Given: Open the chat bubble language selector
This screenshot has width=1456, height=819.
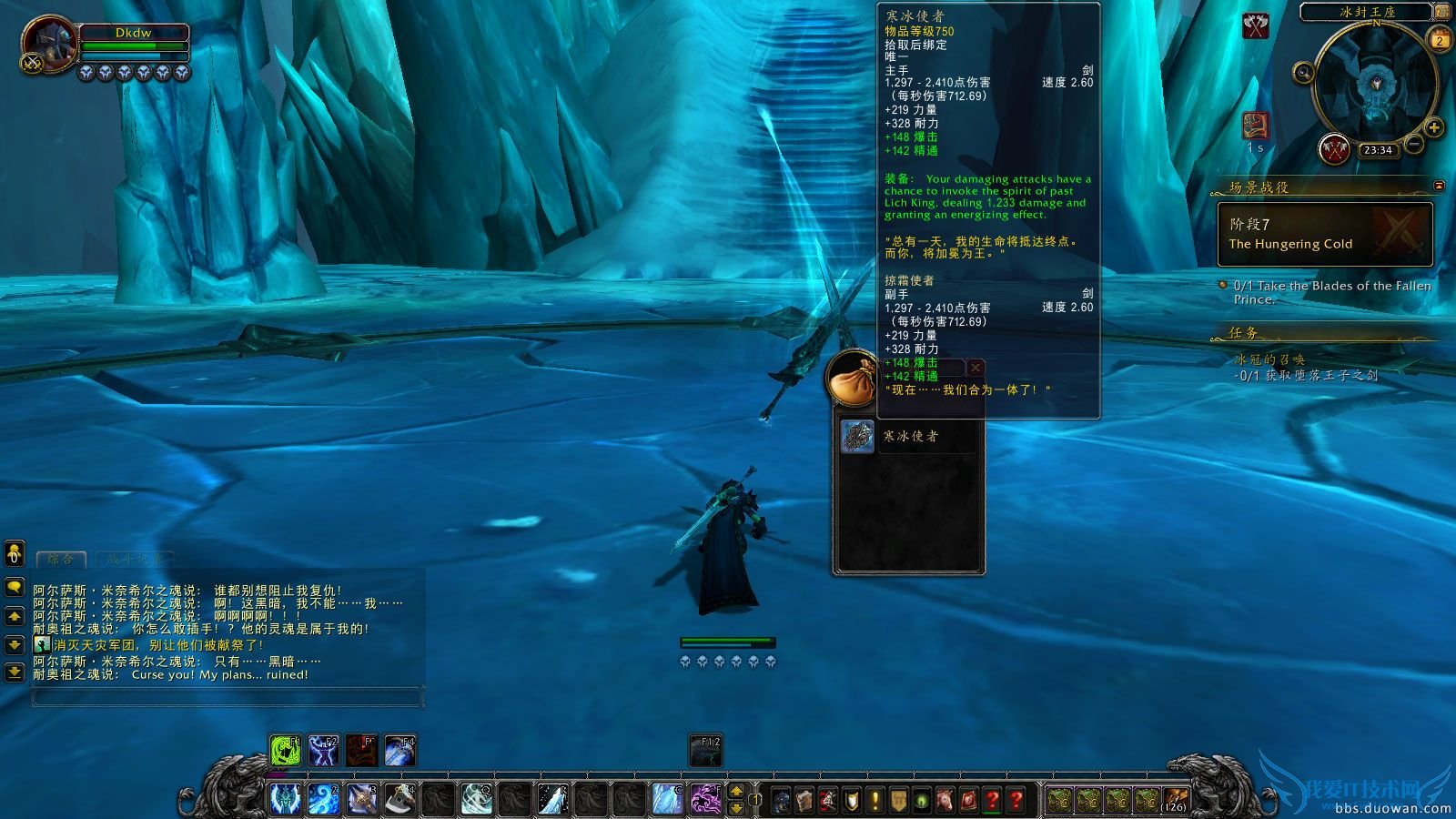Looking at the screenshot, I should [x=13, y=584].
